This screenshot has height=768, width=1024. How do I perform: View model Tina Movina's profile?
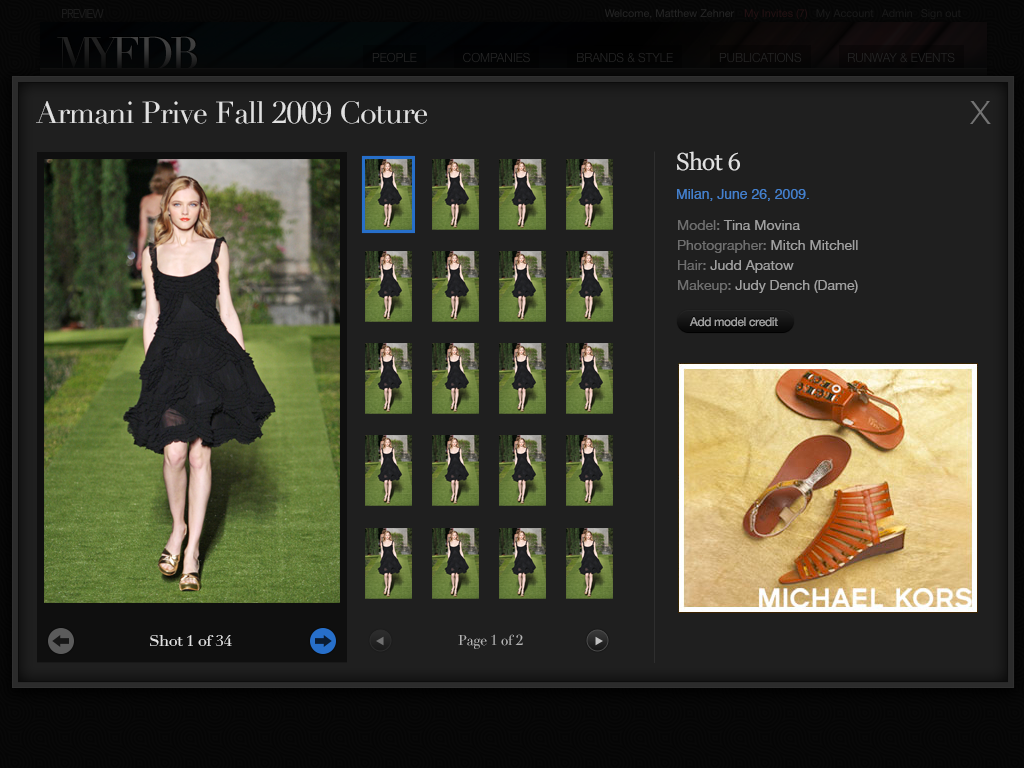(x=762, y=225)
